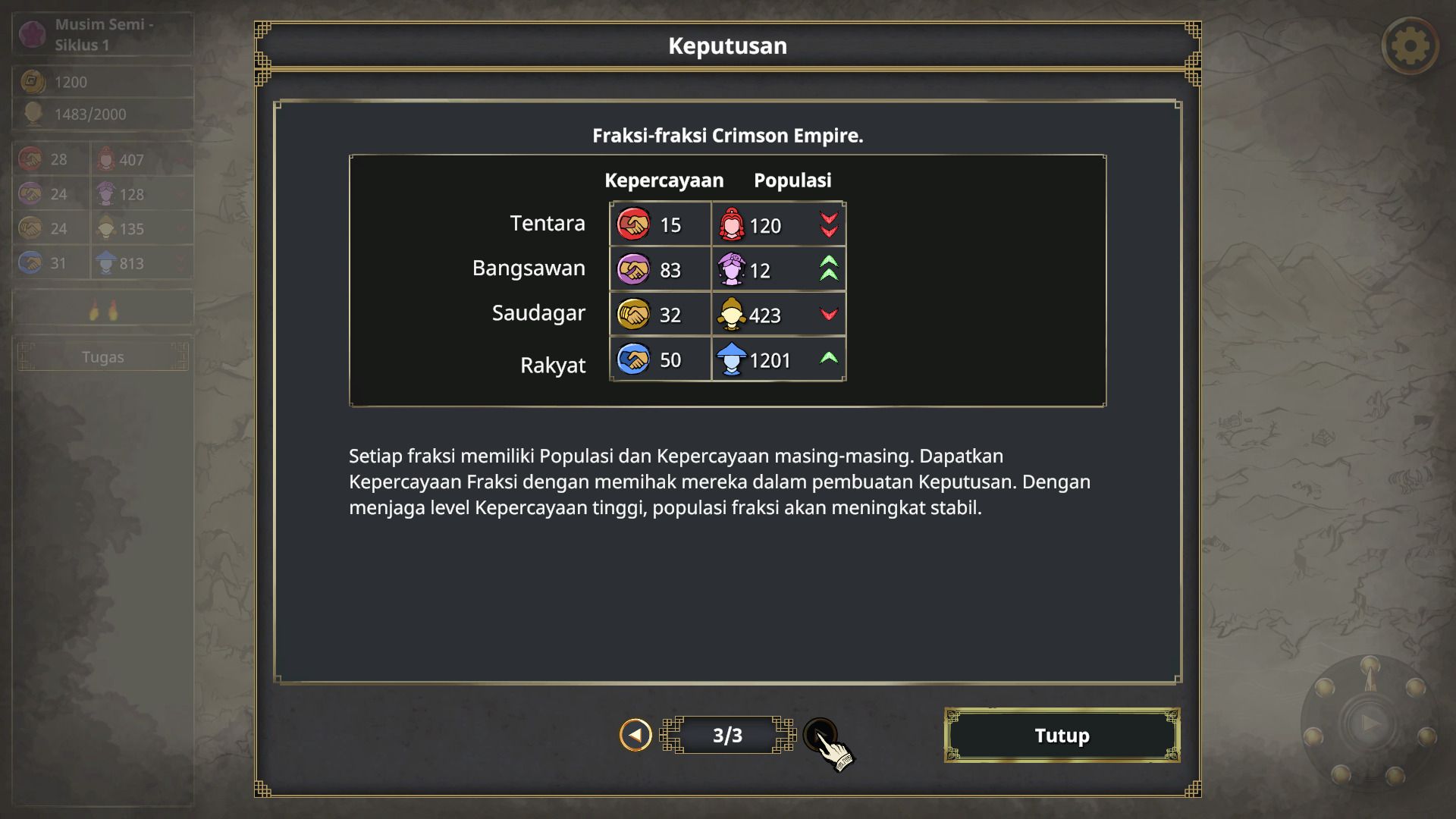Click the play button on the time dial
1456x819 pixels.
[1370, 723]
